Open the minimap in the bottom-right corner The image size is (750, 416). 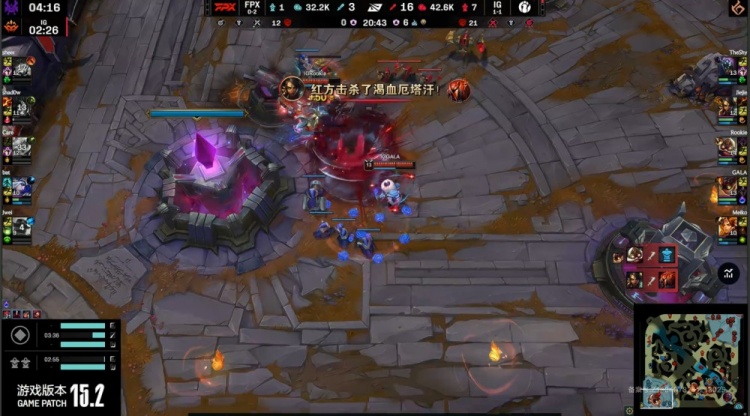pos(690,358)
